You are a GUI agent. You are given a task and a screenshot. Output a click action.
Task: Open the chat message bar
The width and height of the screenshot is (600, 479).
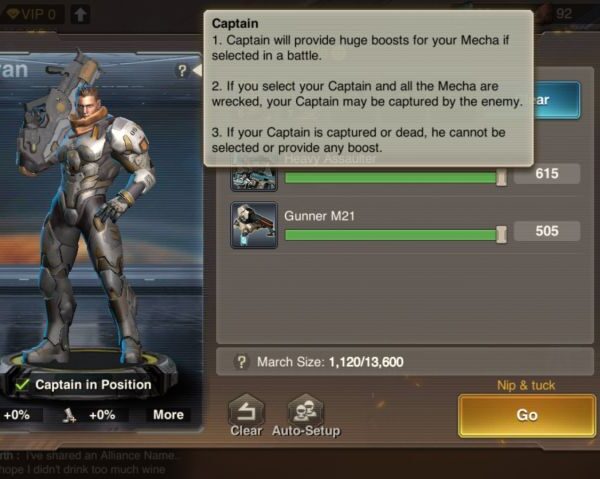click(100, 462)
